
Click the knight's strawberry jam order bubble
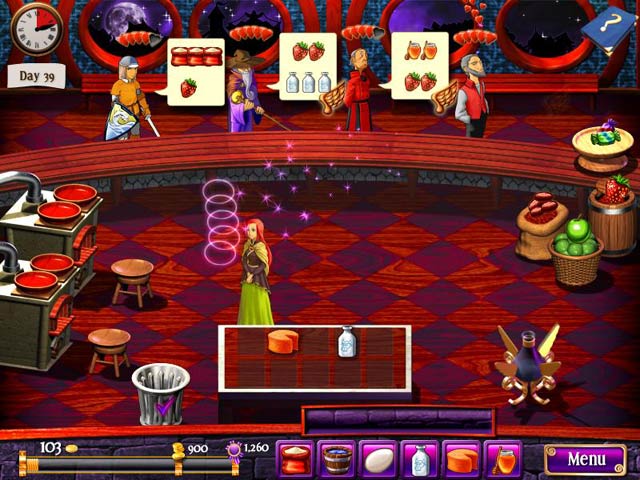pos(194,71)
